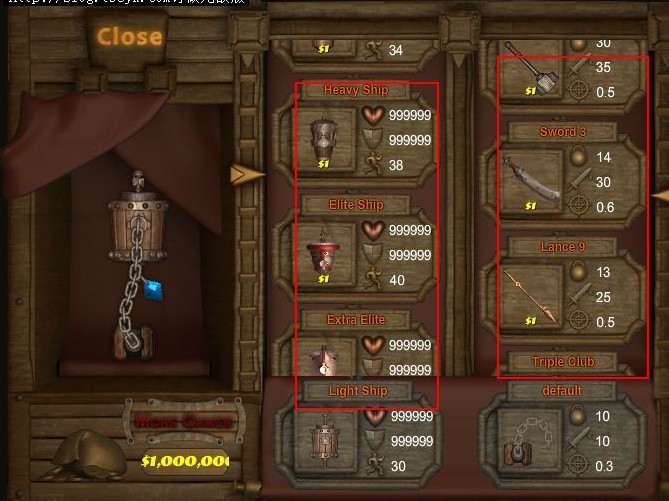669x501 pixels.
Task: Click the gold arrow beside the ship list
Action: coord(243,175)
